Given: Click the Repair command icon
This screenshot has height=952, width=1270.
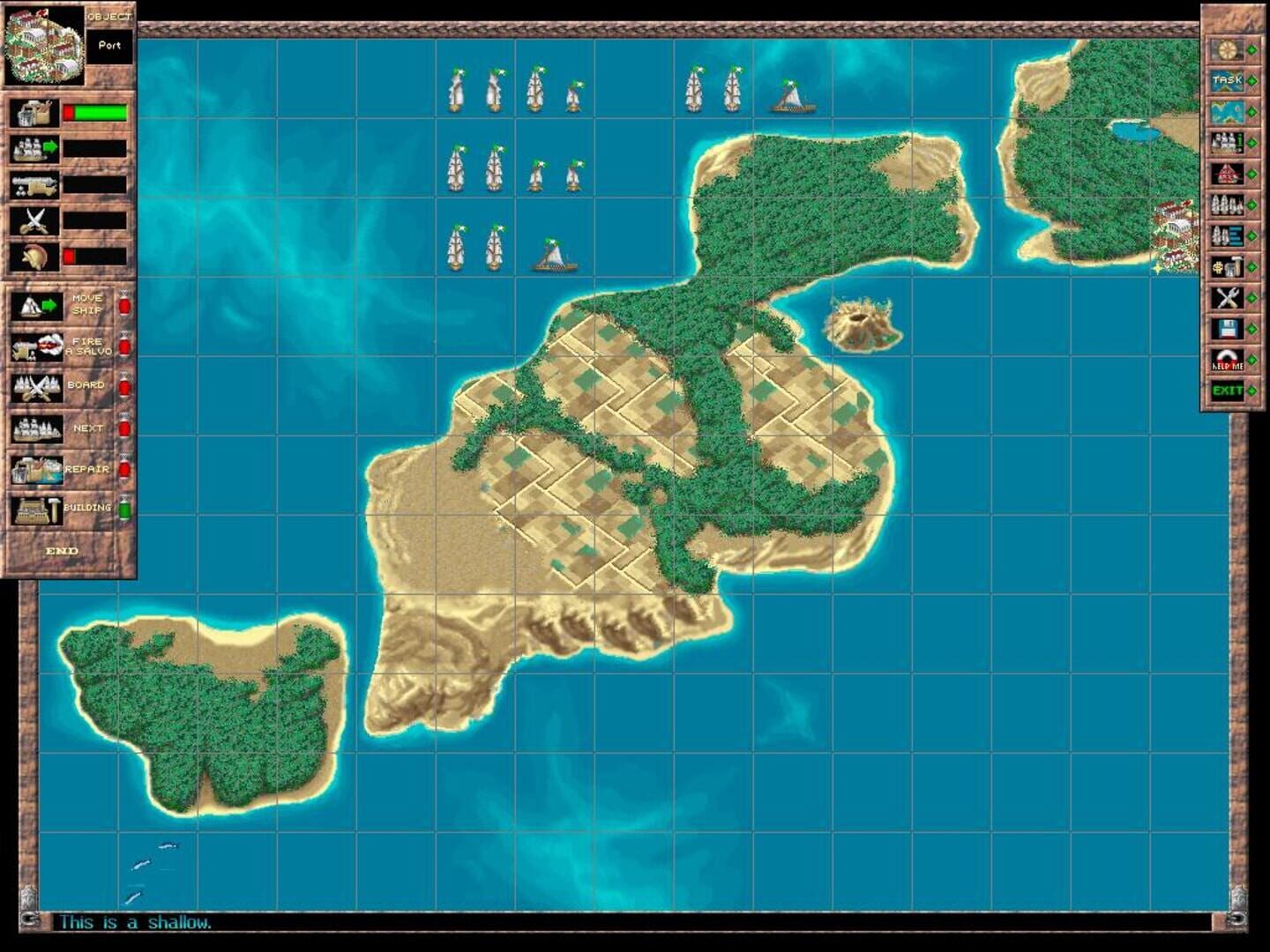Looking at the screenshot, I should pos(37,468).
